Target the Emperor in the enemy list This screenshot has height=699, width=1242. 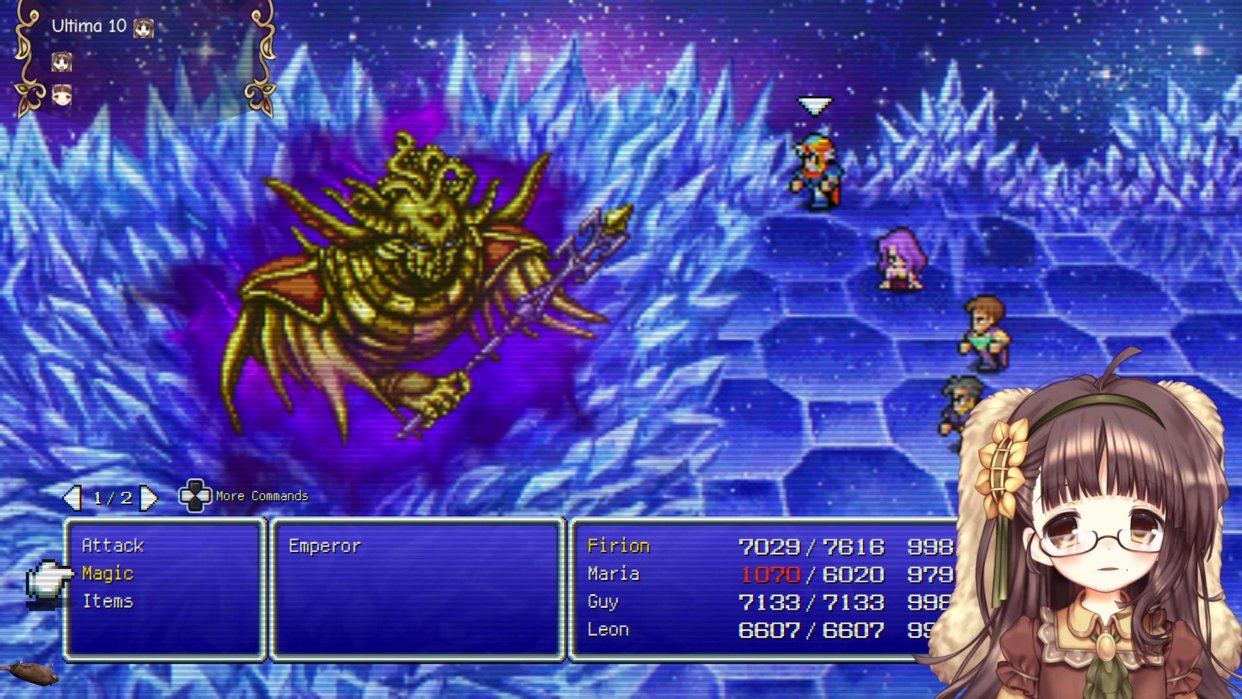click(x=324, y=546)
